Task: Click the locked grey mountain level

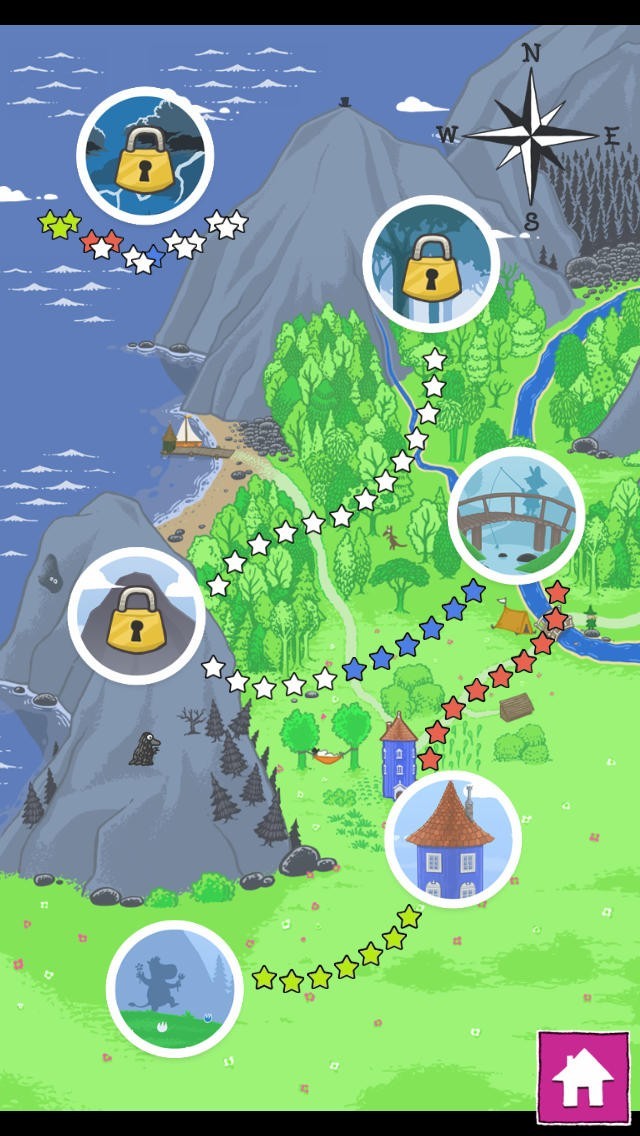Action: point(136,615)
